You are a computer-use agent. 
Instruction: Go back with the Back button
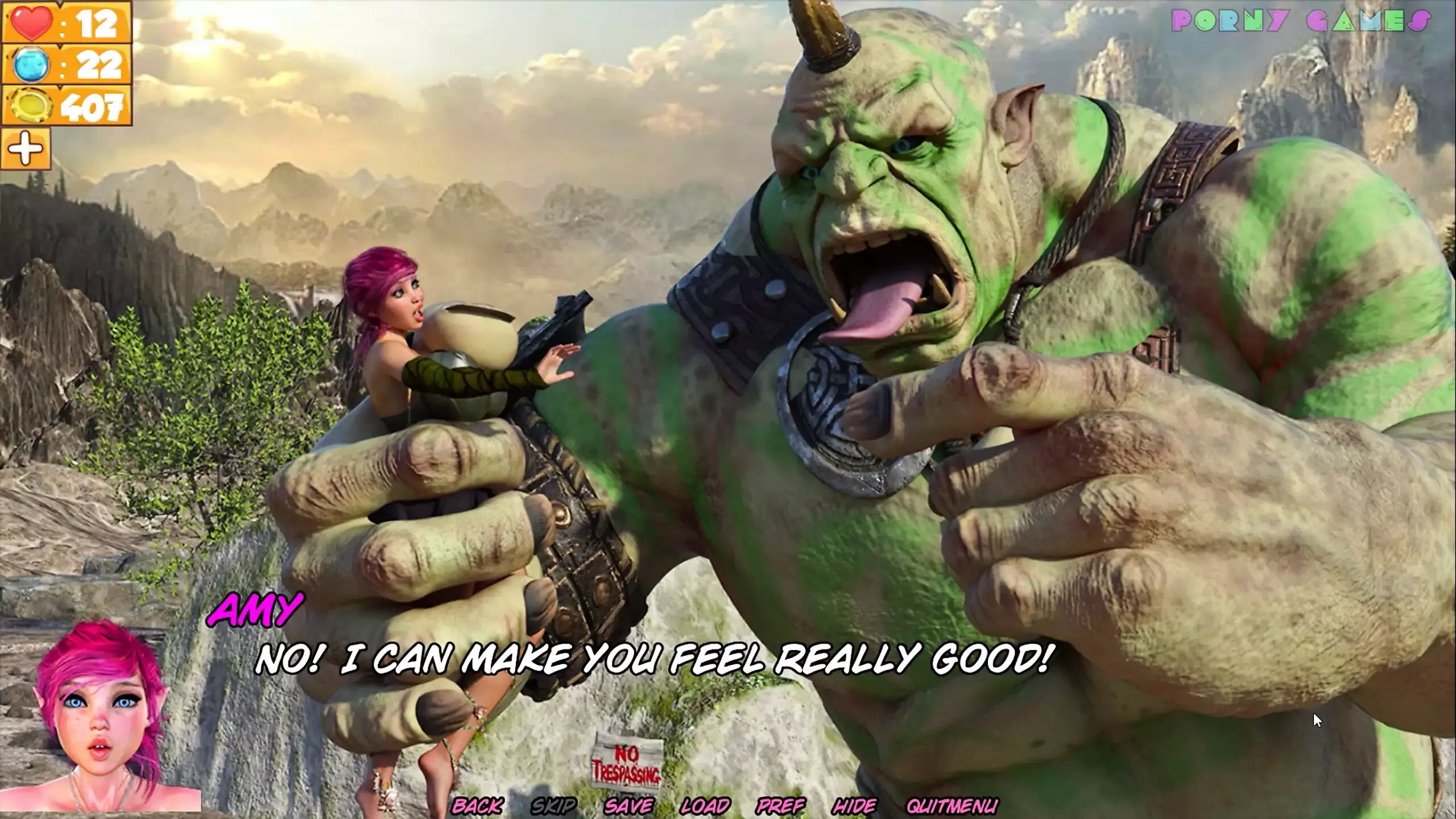[x=477, y=805]
